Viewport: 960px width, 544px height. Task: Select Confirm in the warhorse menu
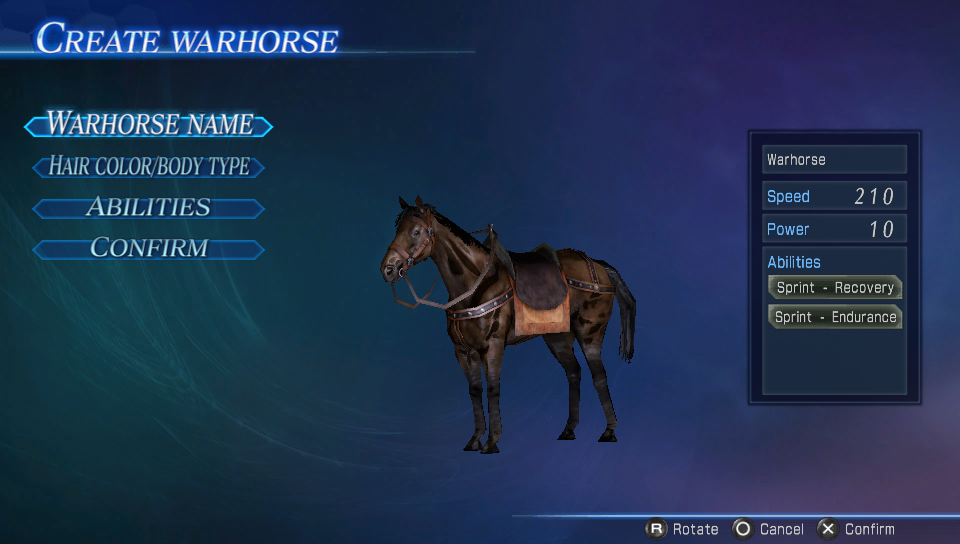click(x=149, y=248)
